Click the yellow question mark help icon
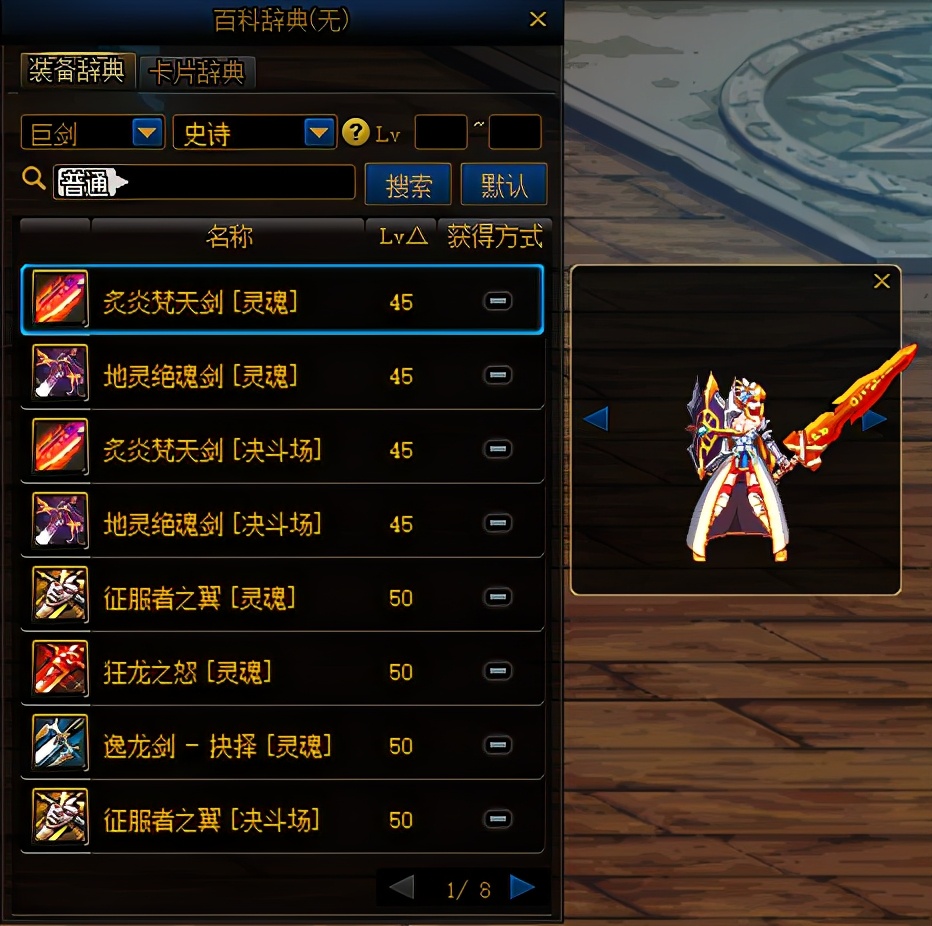 (355, 132)
